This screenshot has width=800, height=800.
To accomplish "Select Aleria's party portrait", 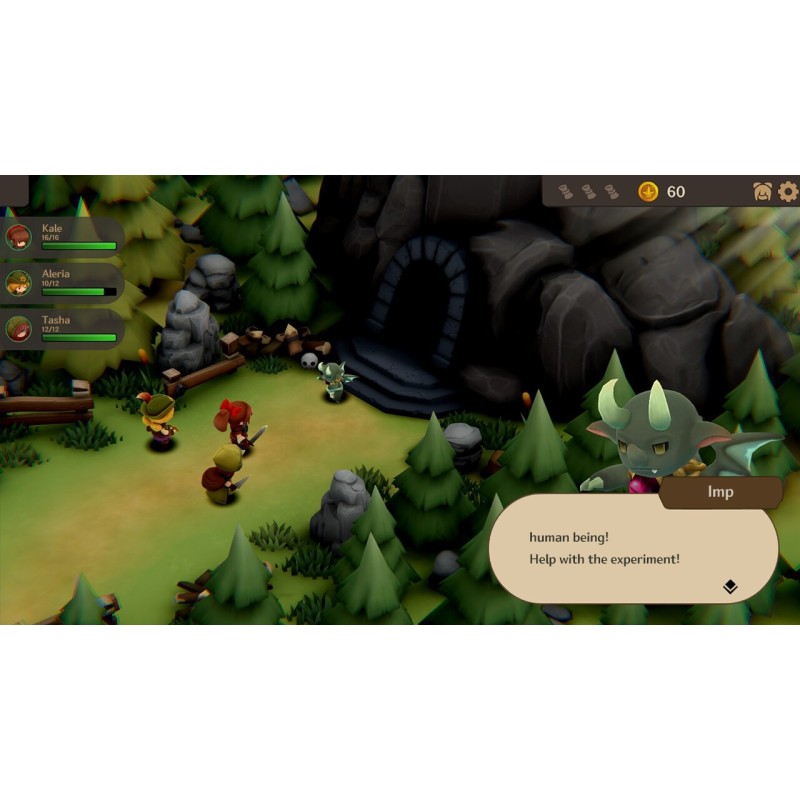I will (x=18, y=283).
